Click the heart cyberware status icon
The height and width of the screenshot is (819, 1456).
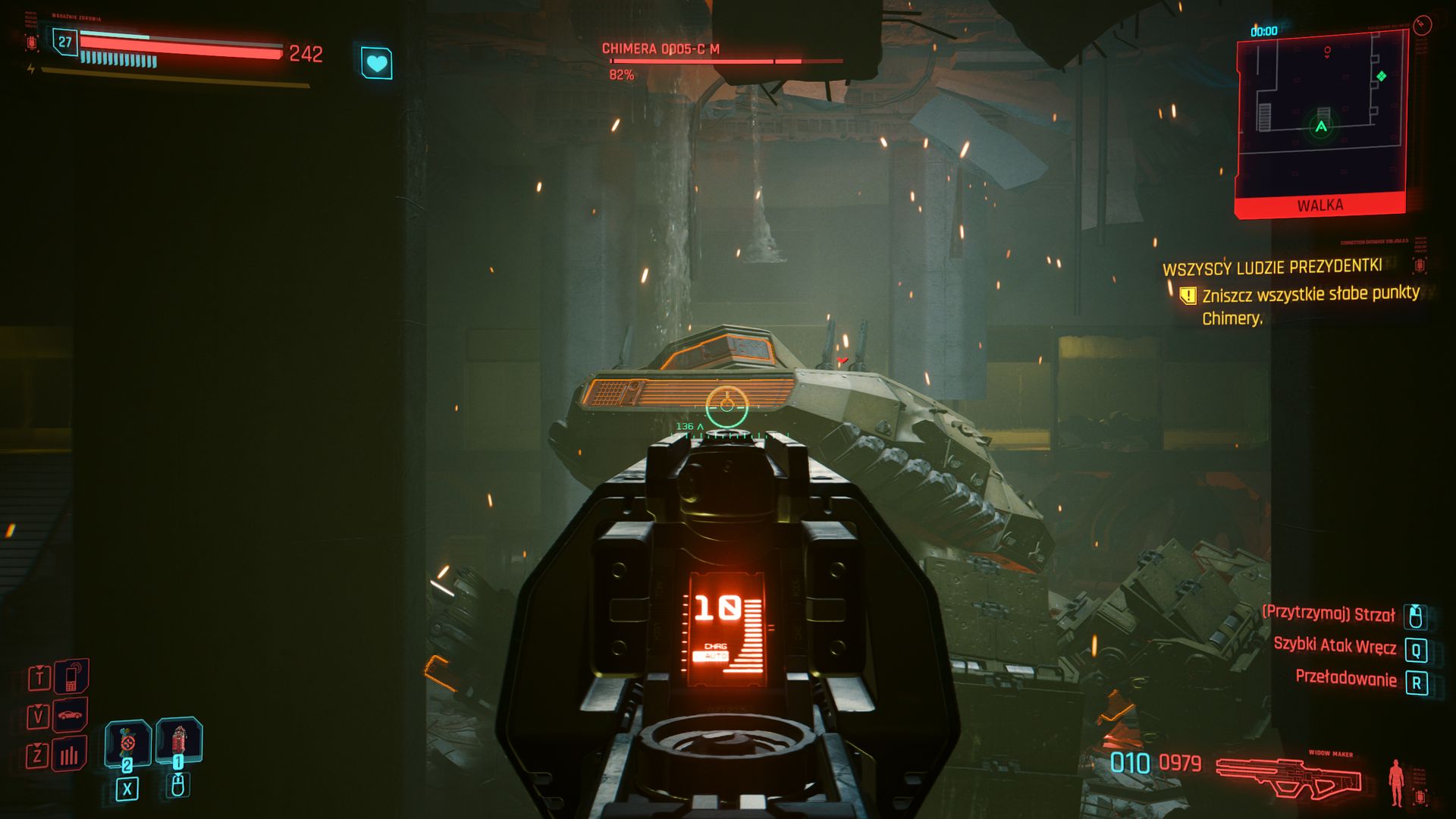pos(376,63)
